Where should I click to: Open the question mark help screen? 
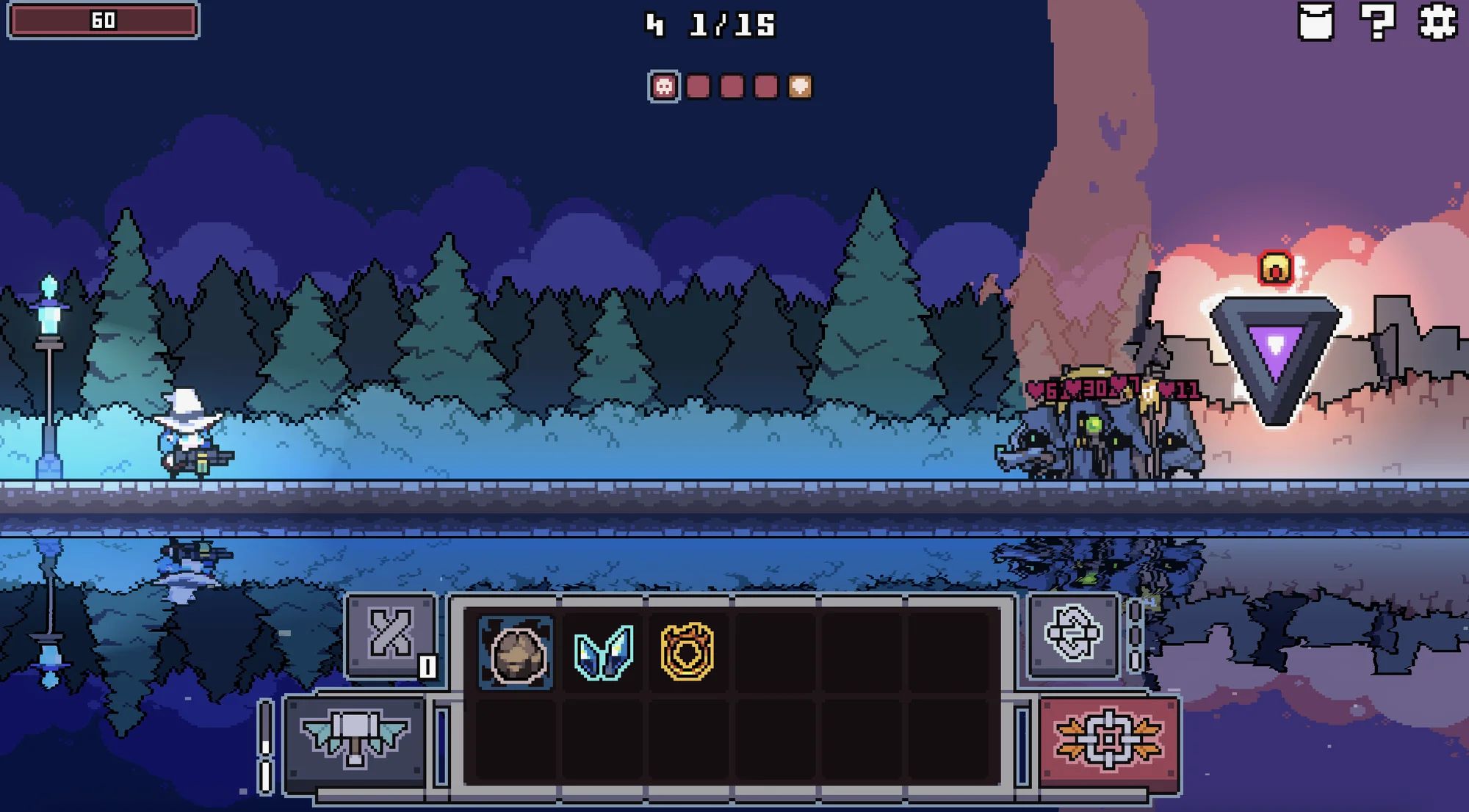[1377, 21]
